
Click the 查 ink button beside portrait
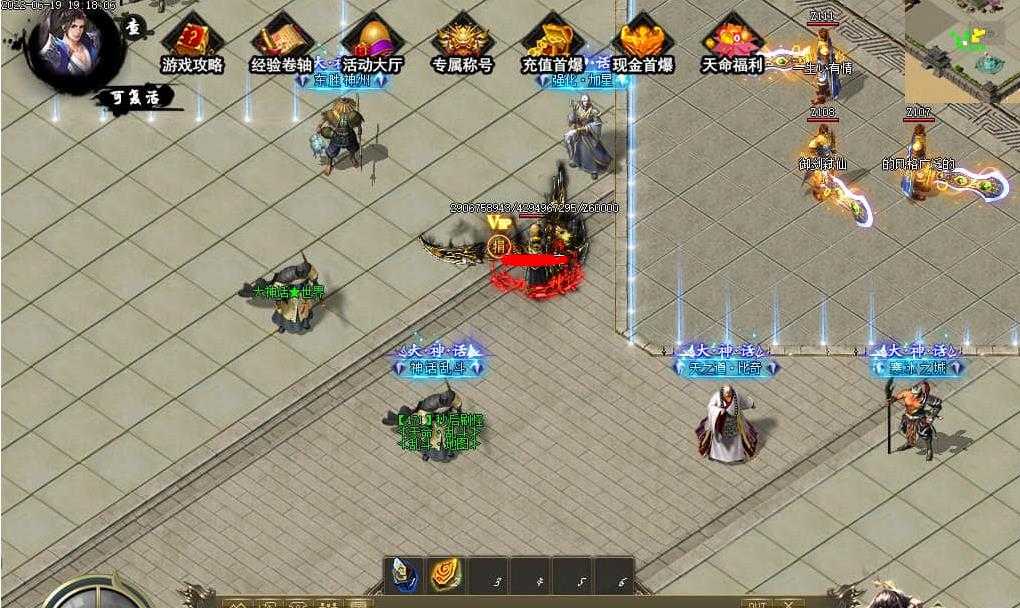coord(134,28)
